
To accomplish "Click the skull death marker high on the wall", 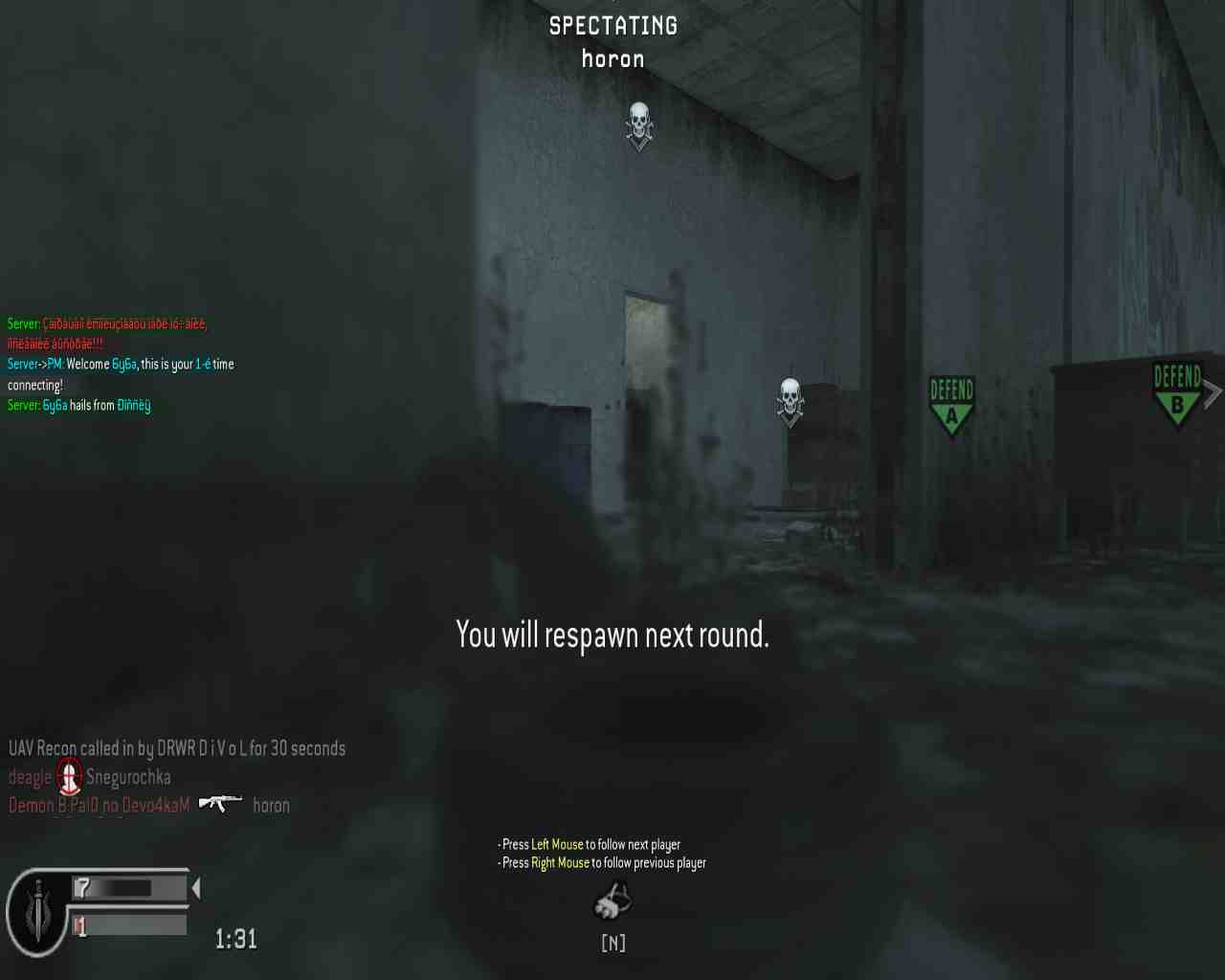I will point(638,124).
